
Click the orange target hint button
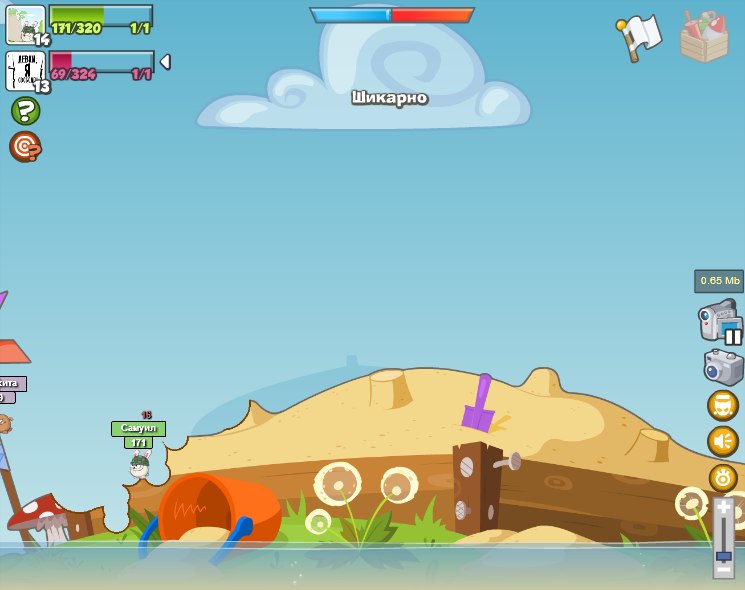coord(25,147)
